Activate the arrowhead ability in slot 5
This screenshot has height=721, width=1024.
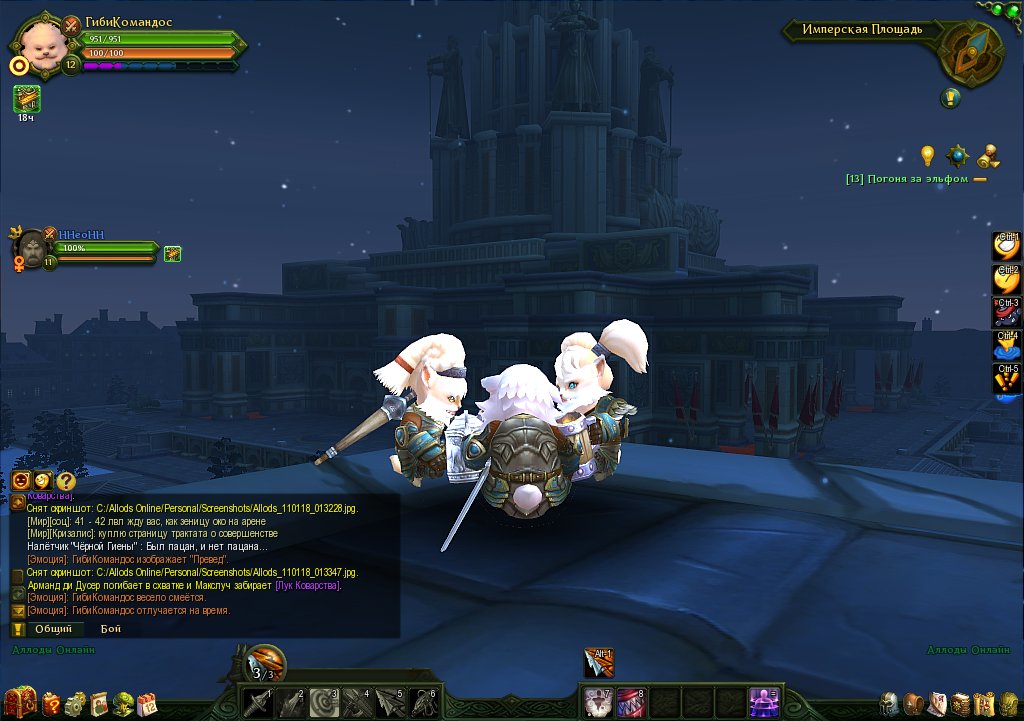click(390, 703)
